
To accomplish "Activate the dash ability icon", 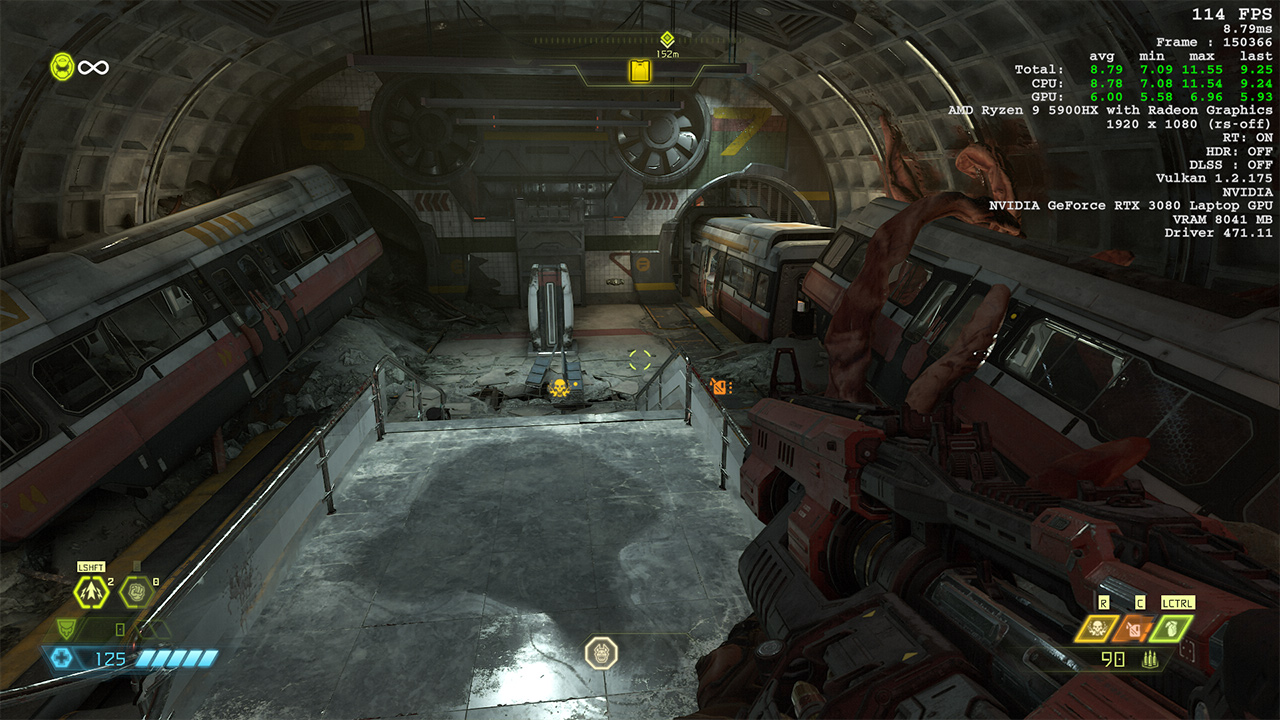I will [x=93, y=592].
